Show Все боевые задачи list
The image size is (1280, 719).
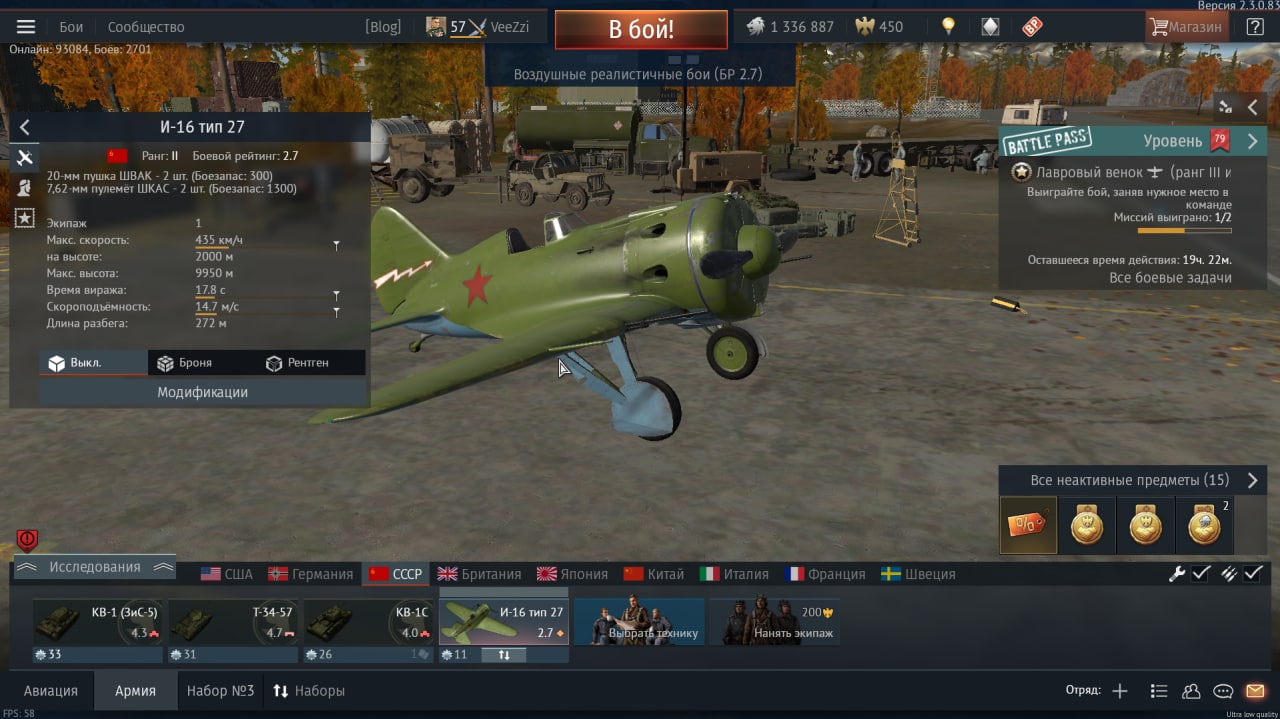pos(1170,278)
